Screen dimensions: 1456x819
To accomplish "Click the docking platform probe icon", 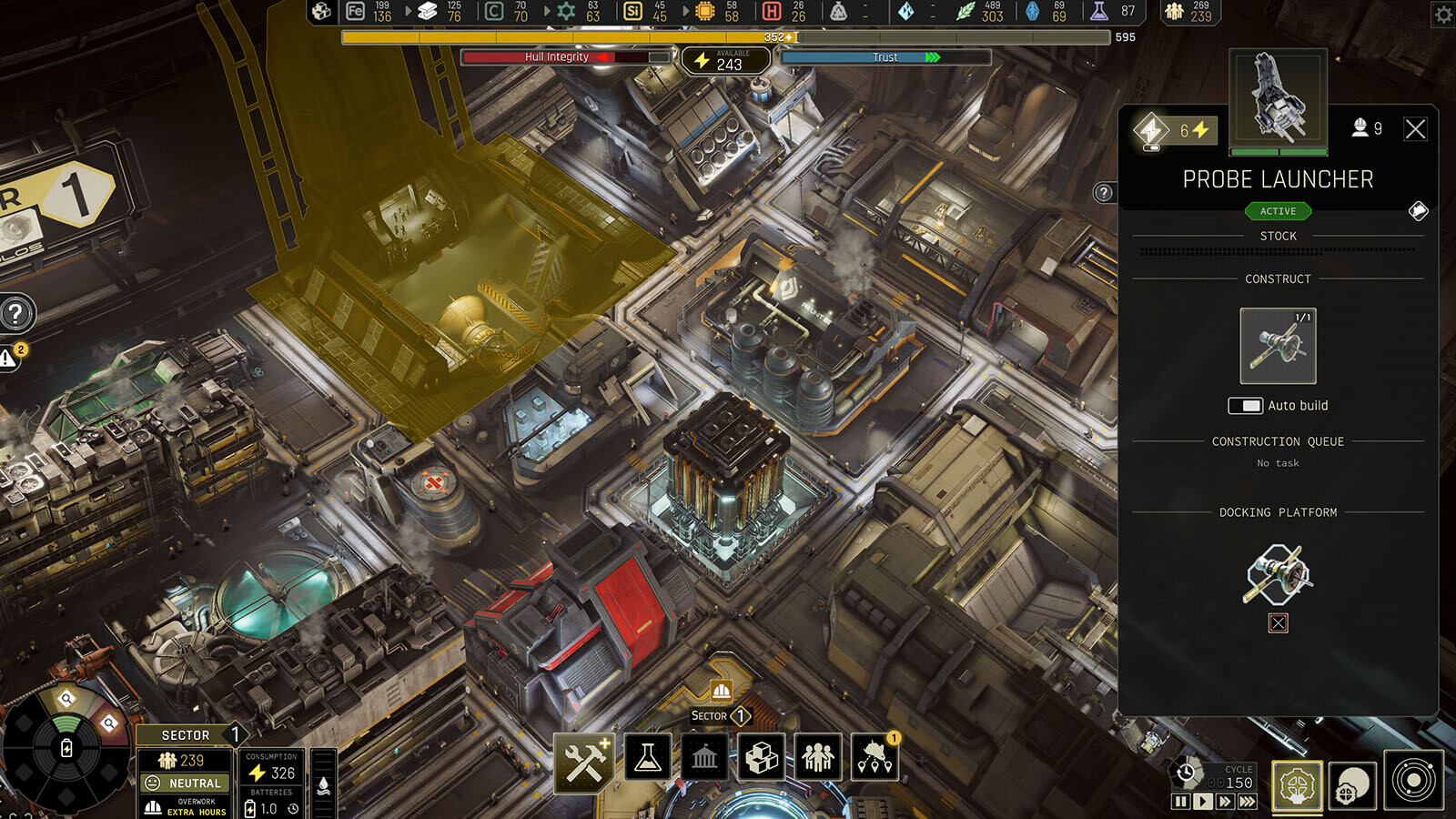I will click(1278, 574).
